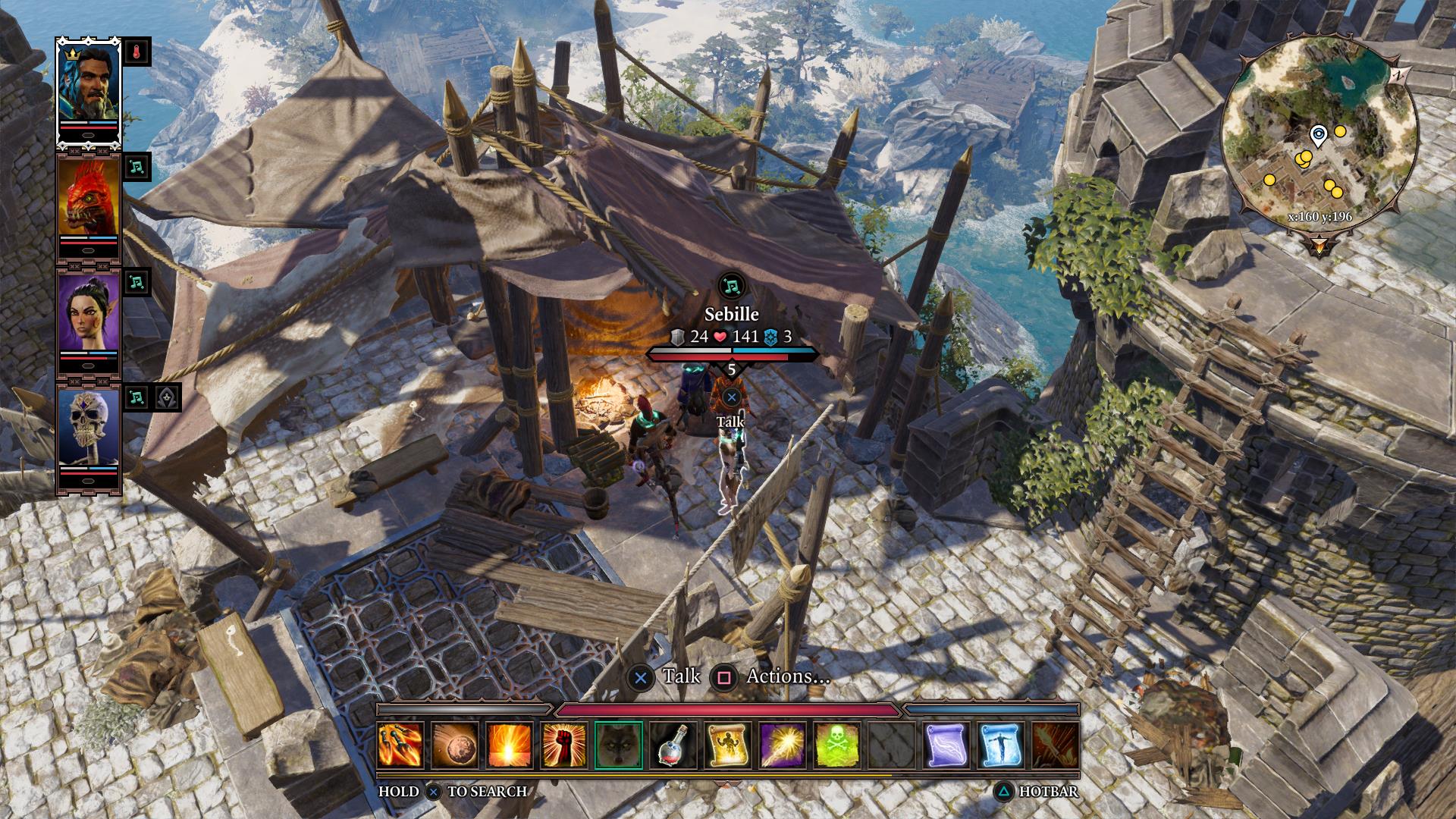Image resolution: width=1456 pixels, height=819 pixels.
Task: Activate the green skull and crossbones skill
Action: [x=838, y=745]
